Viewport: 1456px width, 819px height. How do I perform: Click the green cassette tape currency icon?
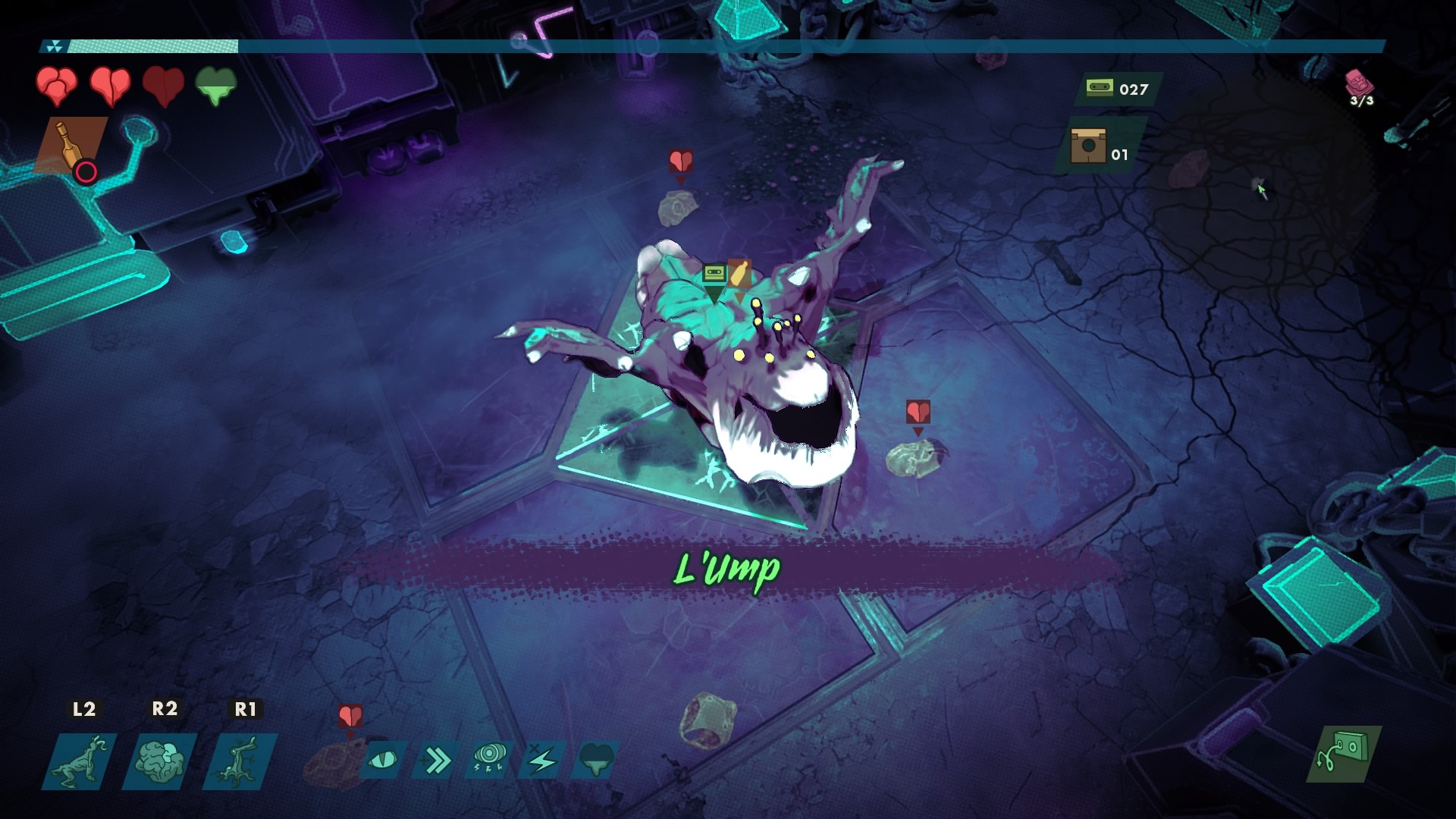tap(1100, 88)
